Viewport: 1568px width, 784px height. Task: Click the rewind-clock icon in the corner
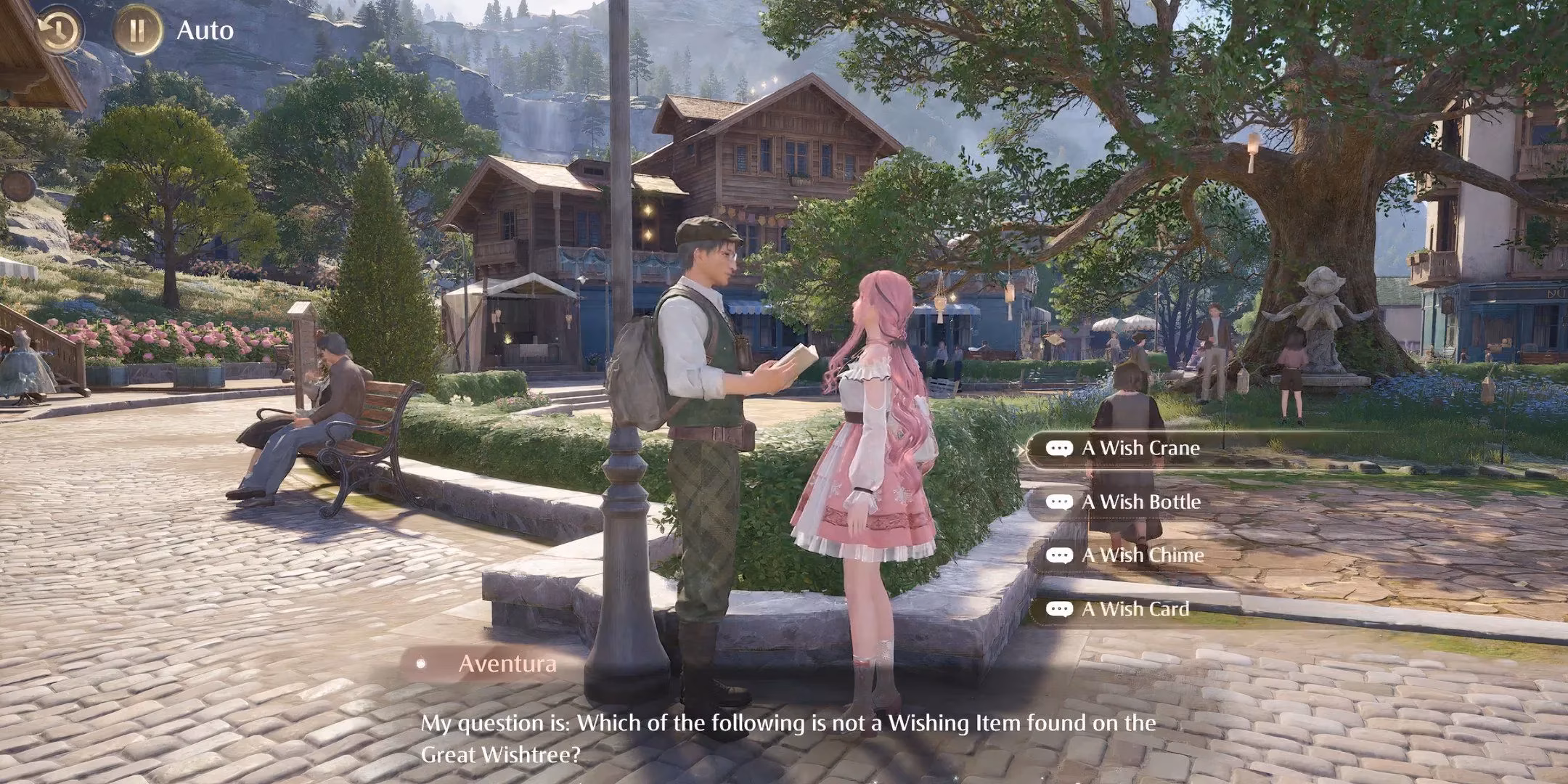(61, 31)
